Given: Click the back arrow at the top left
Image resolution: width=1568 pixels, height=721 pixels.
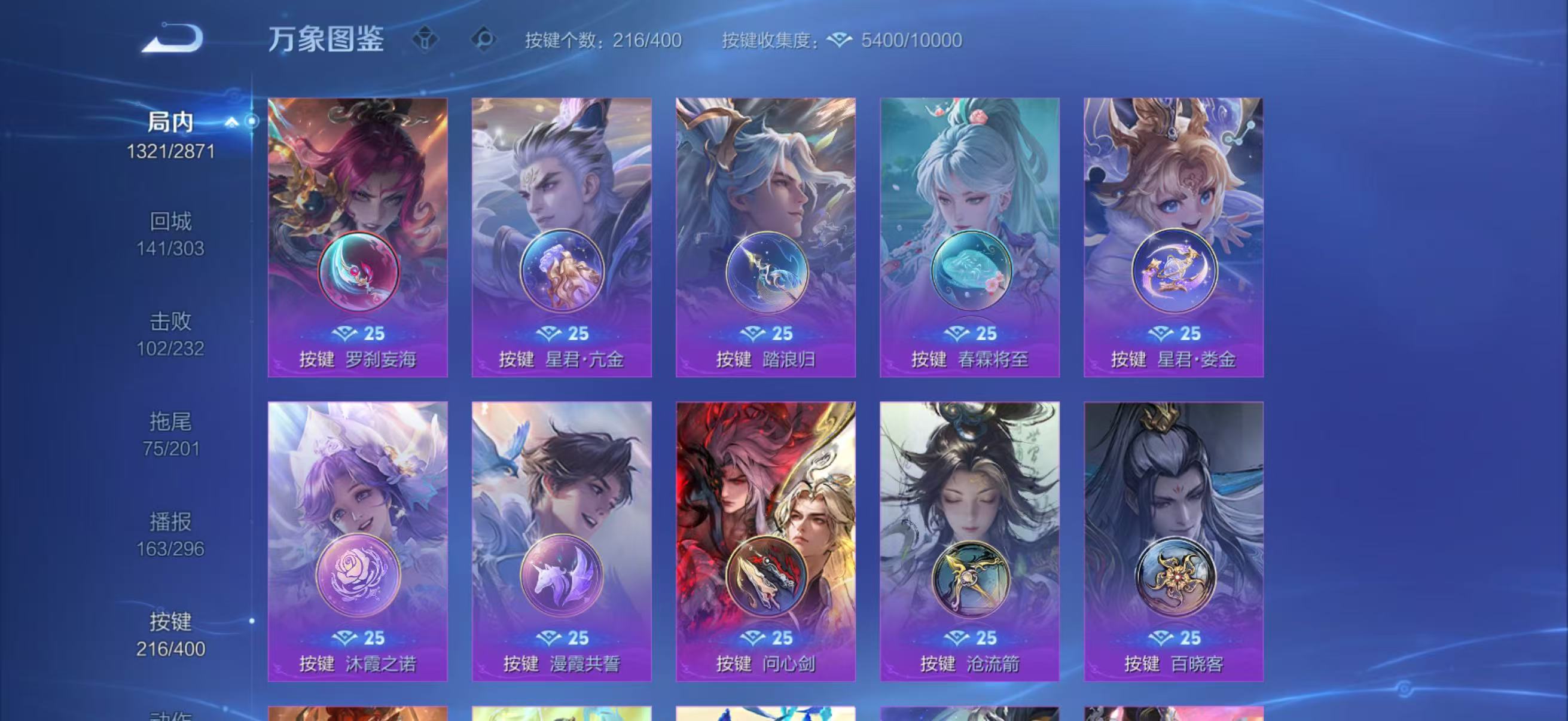Looking at the screenshot, I should click(172, 38).
